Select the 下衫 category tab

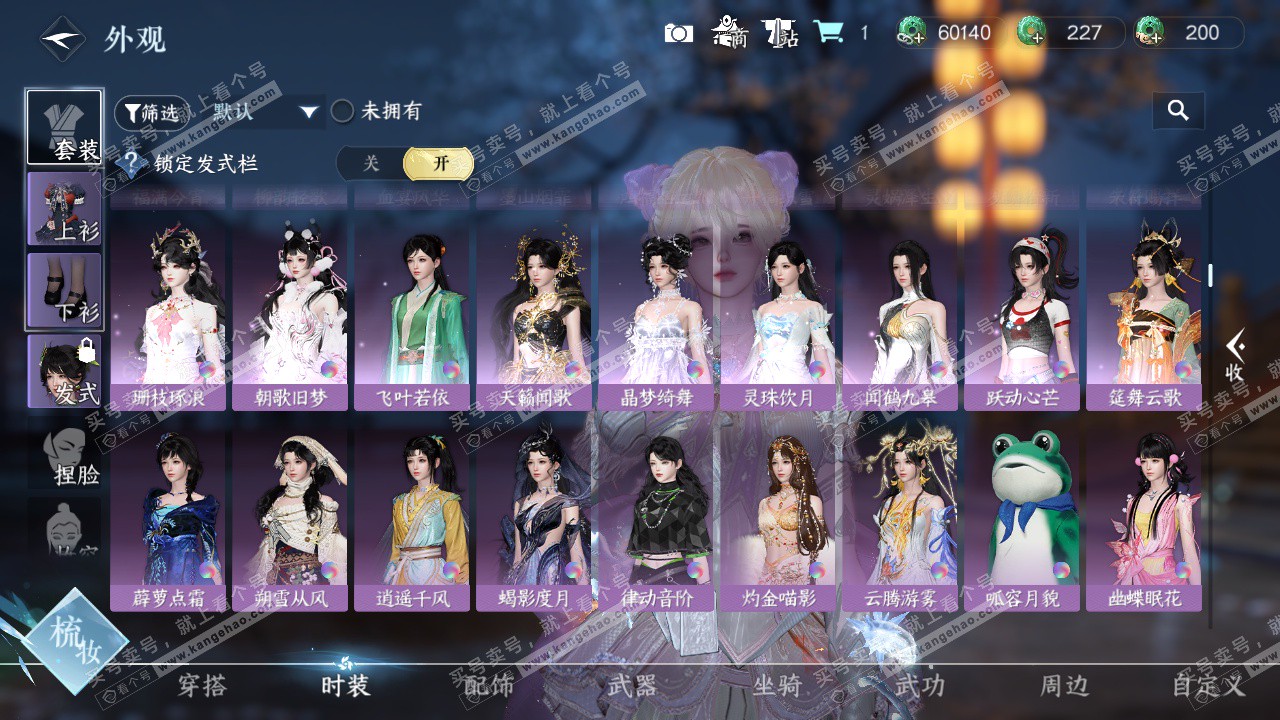[x=65, y=290]
